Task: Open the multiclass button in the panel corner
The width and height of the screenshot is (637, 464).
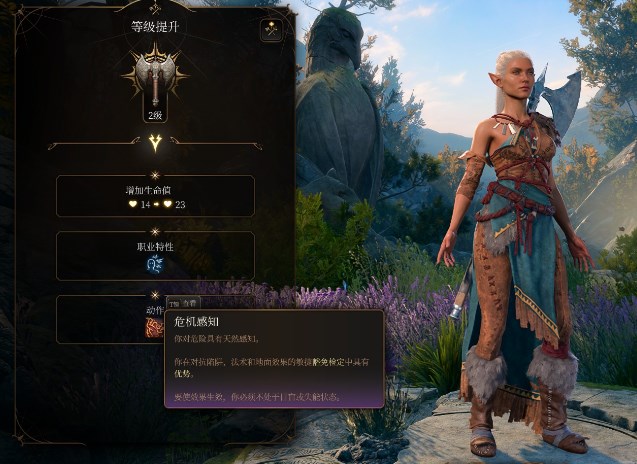Action: click(x=272, y=31)
